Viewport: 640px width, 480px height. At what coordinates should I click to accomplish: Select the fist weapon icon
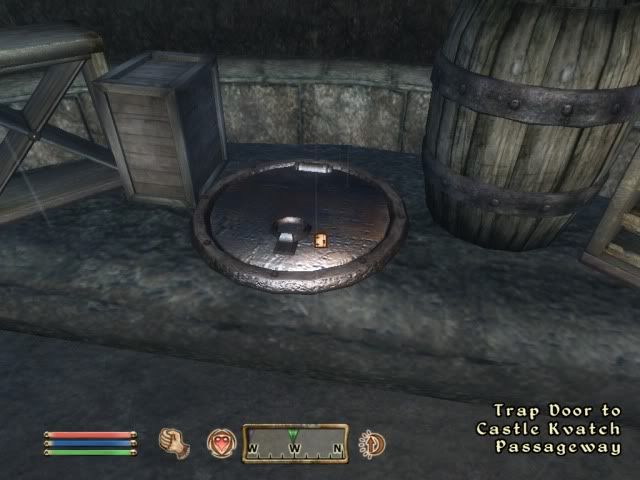pos(176,442)
